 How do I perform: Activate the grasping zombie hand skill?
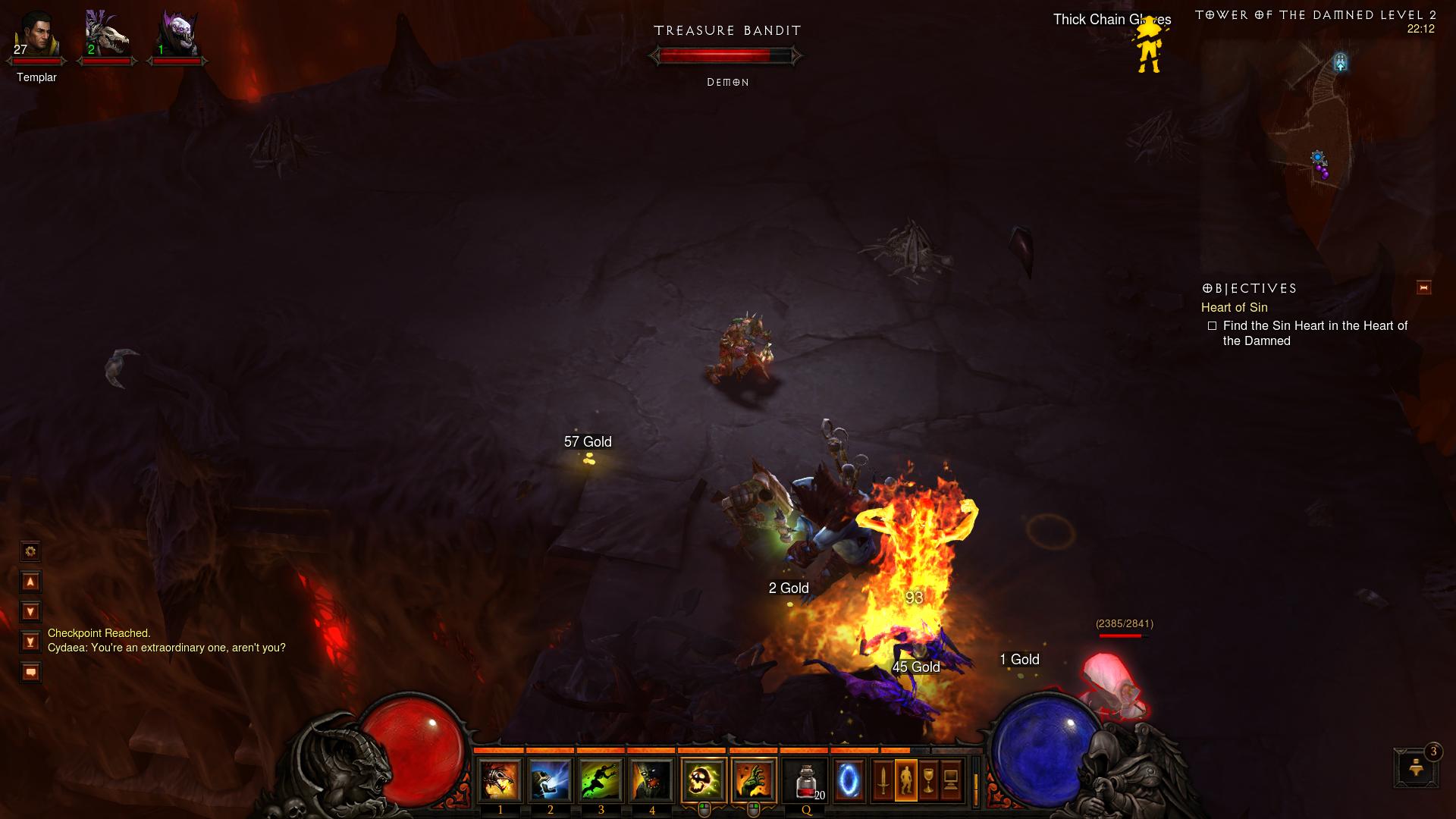(754, 780)
